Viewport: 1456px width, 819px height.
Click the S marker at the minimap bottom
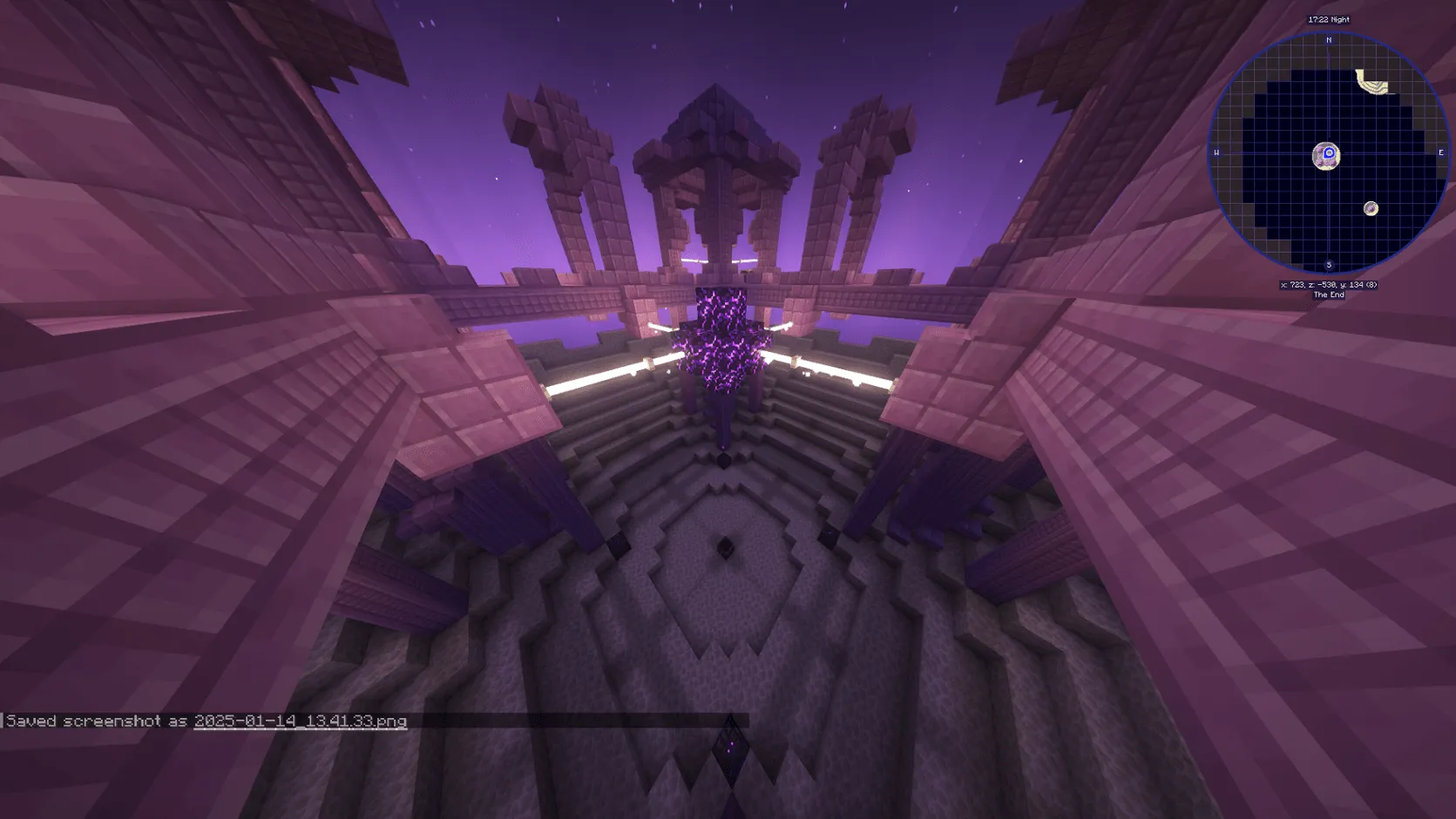coord(1327,263)
